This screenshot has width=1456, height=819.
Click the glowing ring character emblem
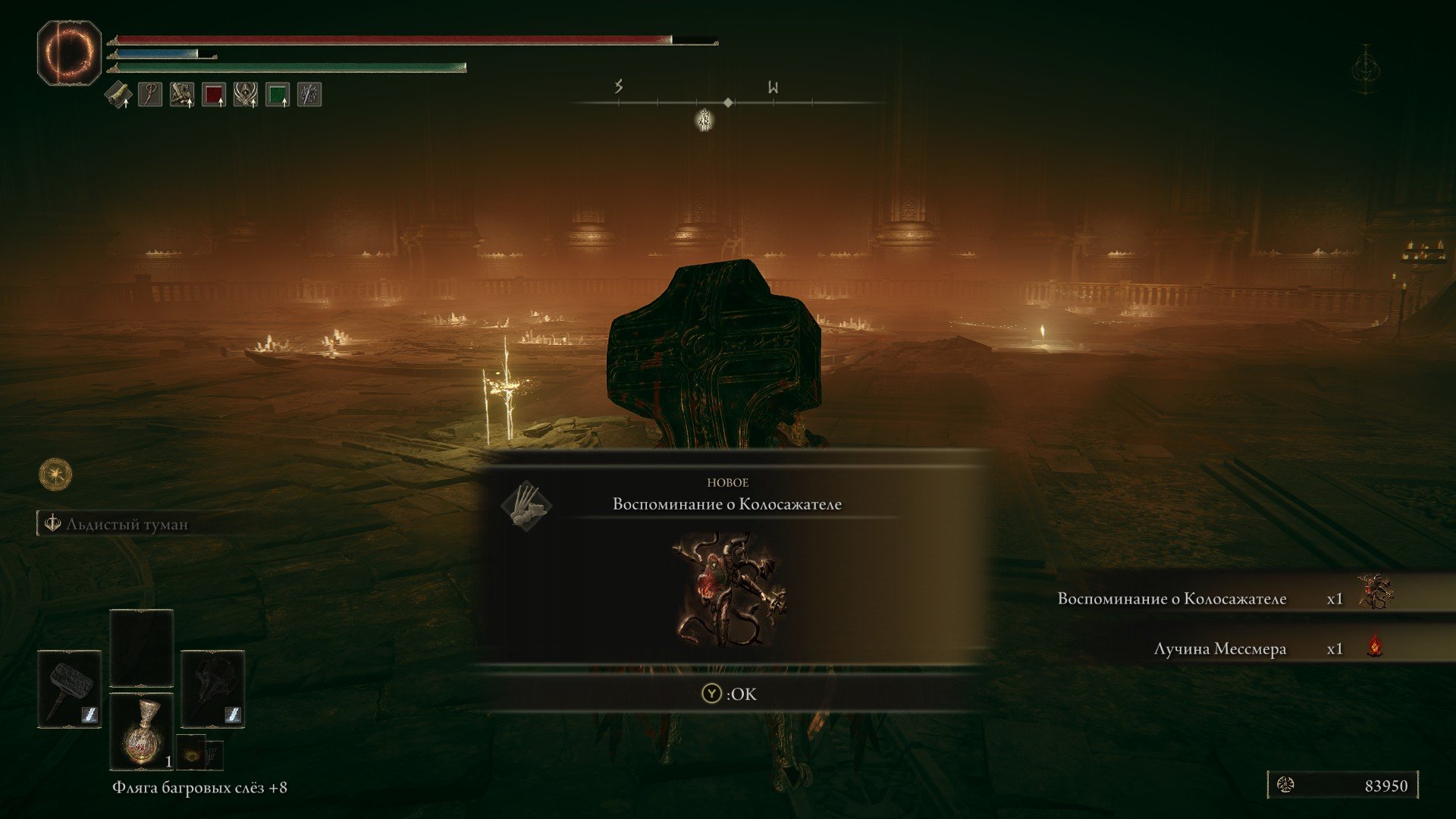[69, 52]
